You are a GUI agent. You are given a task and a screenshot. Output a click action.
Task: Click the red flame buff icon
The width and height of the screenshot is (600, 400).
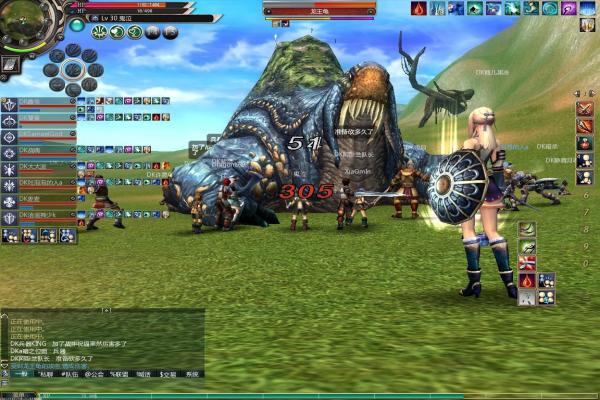419,8
